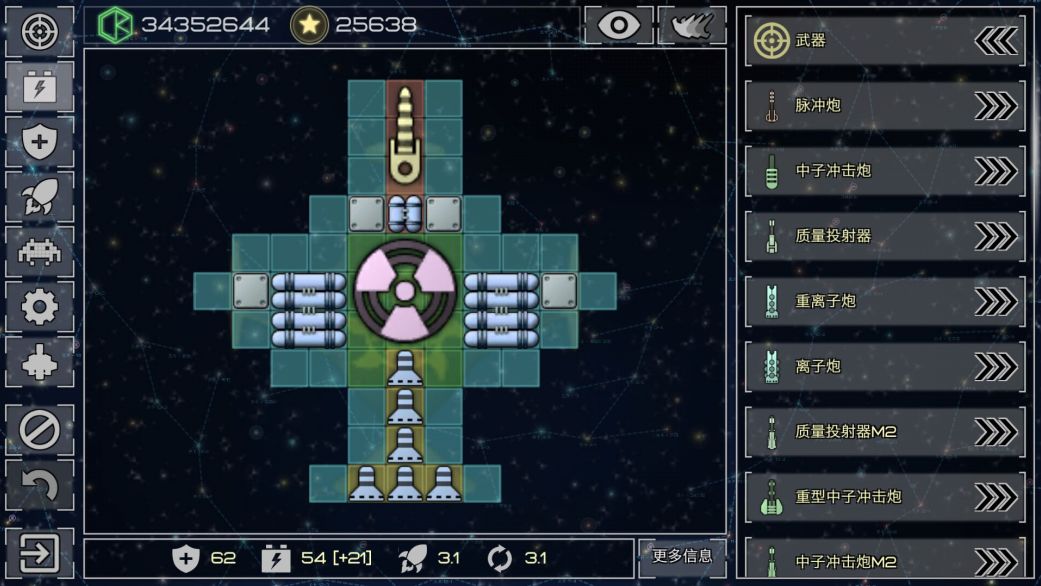
Task: Select the weapons target category icon
Action: (40, 31)
